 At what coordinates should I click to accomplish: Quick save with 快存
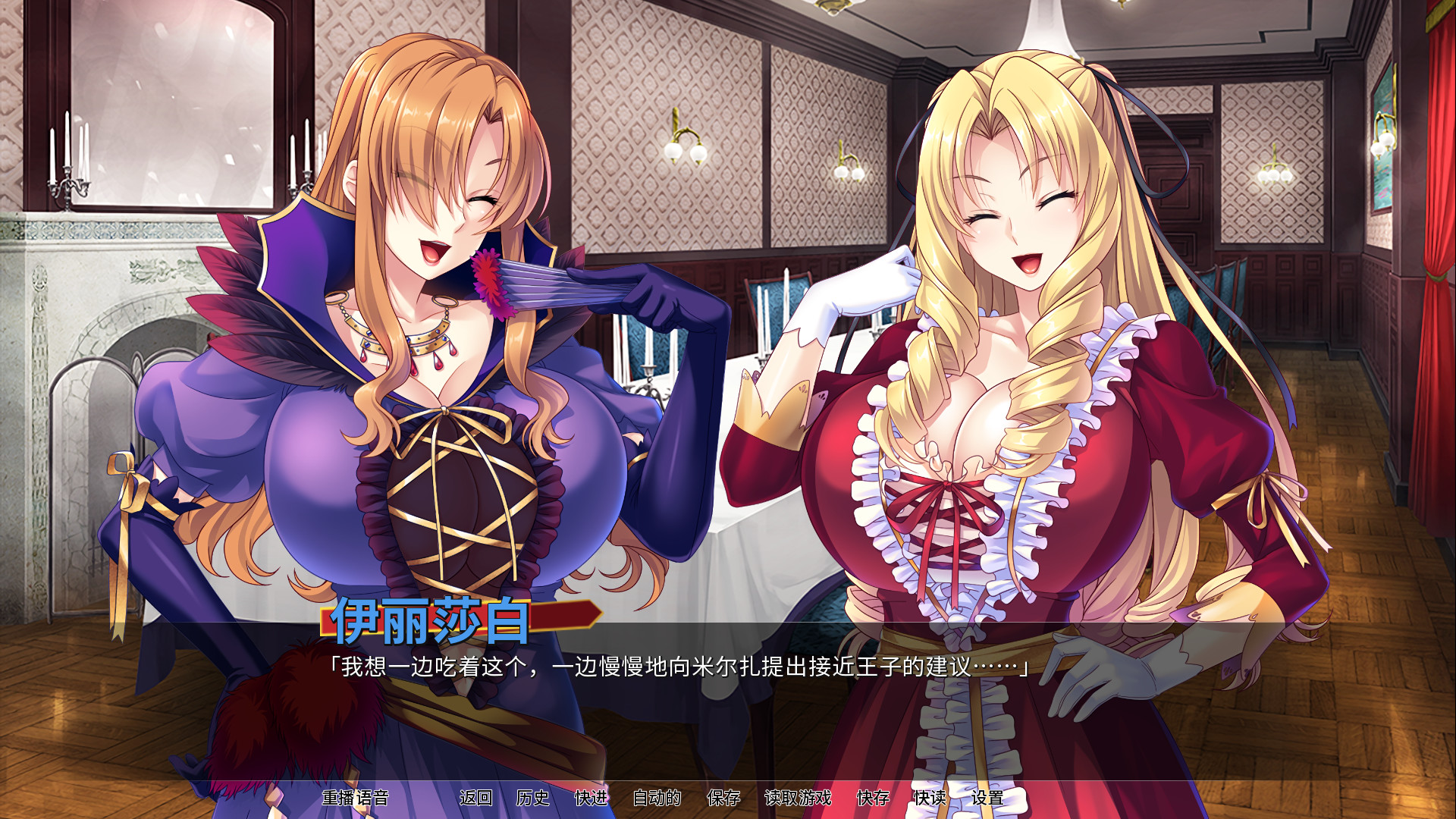[873, 798]
